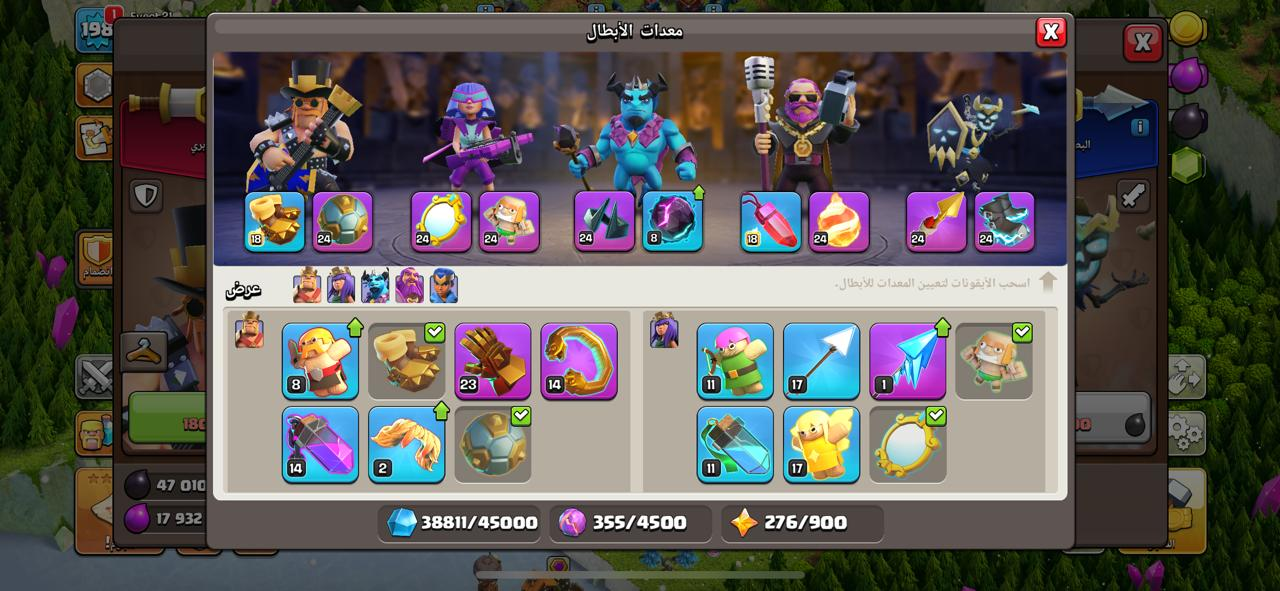Close the hero equipment window
Screen dimensions: 1280x591
click(x=1050, y=33)
